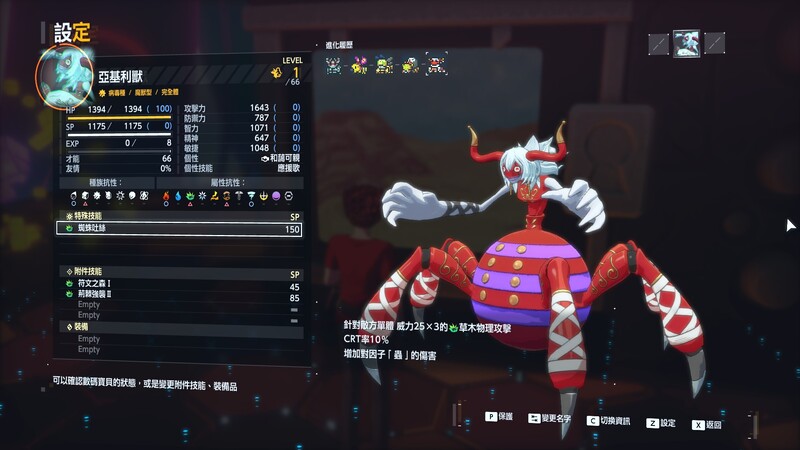Viewport: 800px width, 450px height.
Task: Select the highlighted red sprite in evolution history
Action: 434,66
